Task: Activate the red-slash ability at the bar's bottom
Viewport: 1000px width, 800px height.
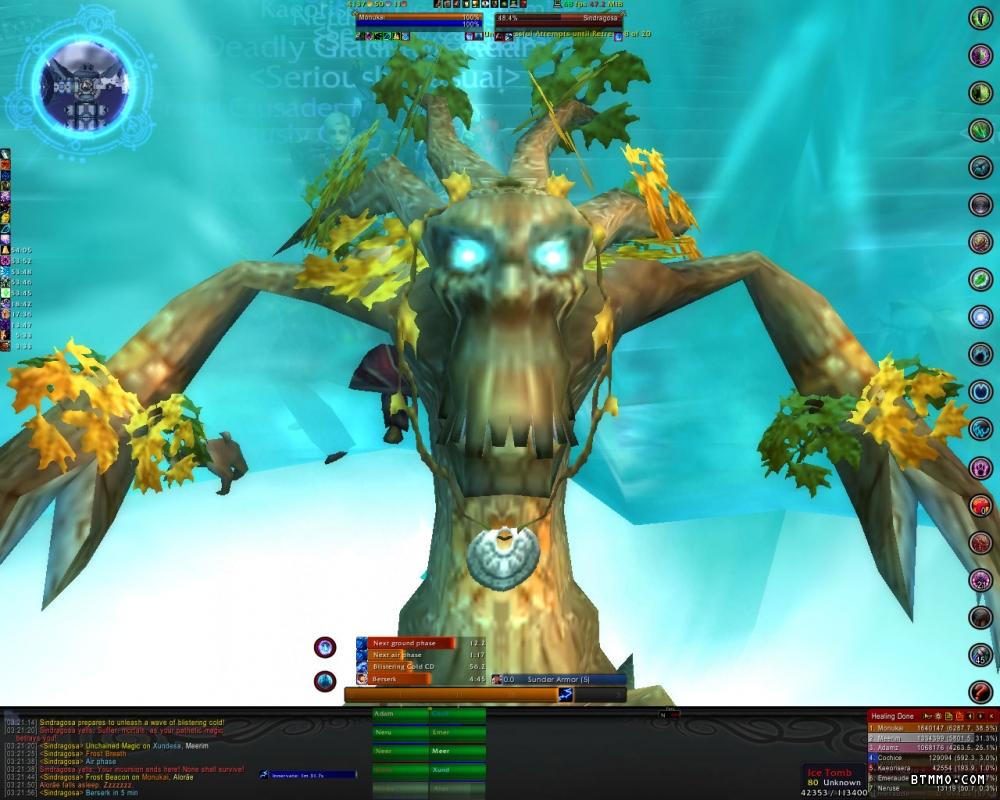Action: click(981, 691)
